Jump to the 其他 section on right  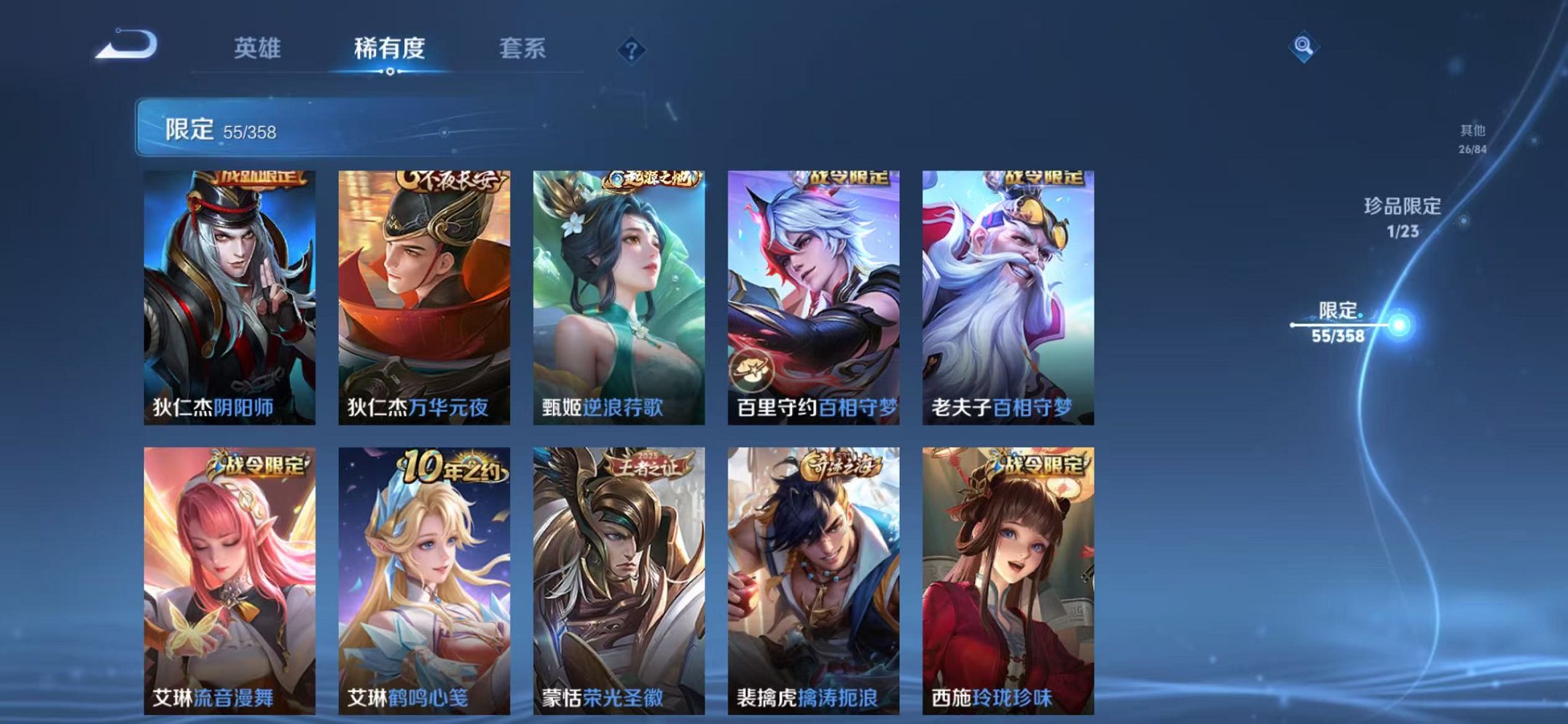(1473, 137)
